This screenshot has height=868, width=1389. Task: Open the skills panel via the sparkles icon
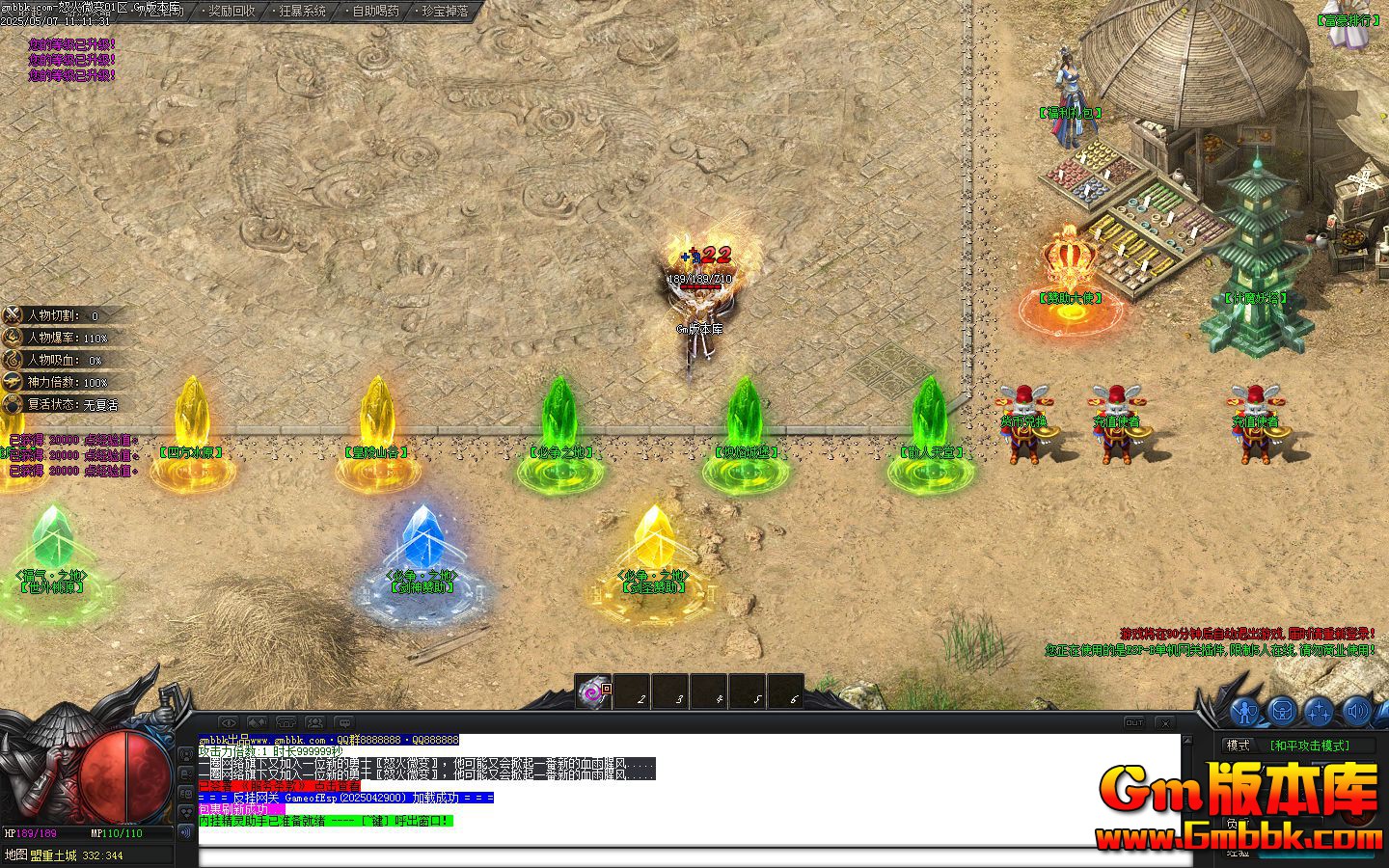pos(1319,712)
